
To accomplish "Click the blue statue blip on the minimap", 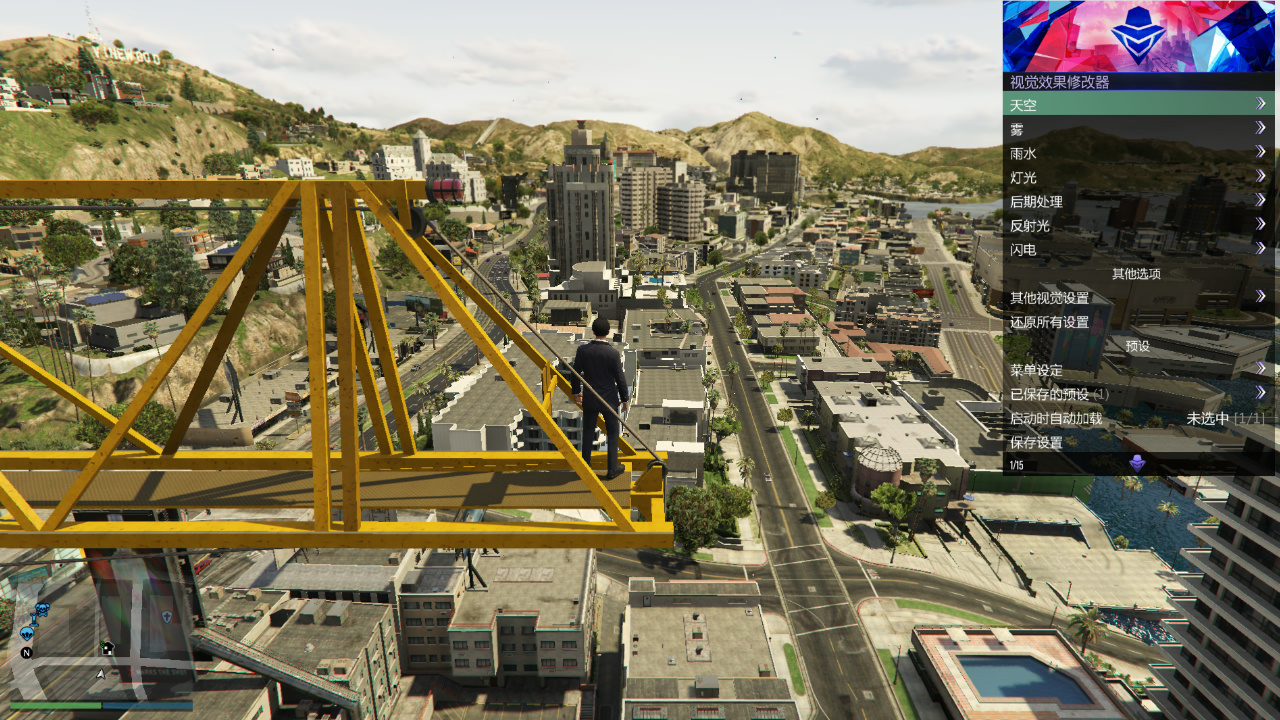I will click(x=34, y=620).
